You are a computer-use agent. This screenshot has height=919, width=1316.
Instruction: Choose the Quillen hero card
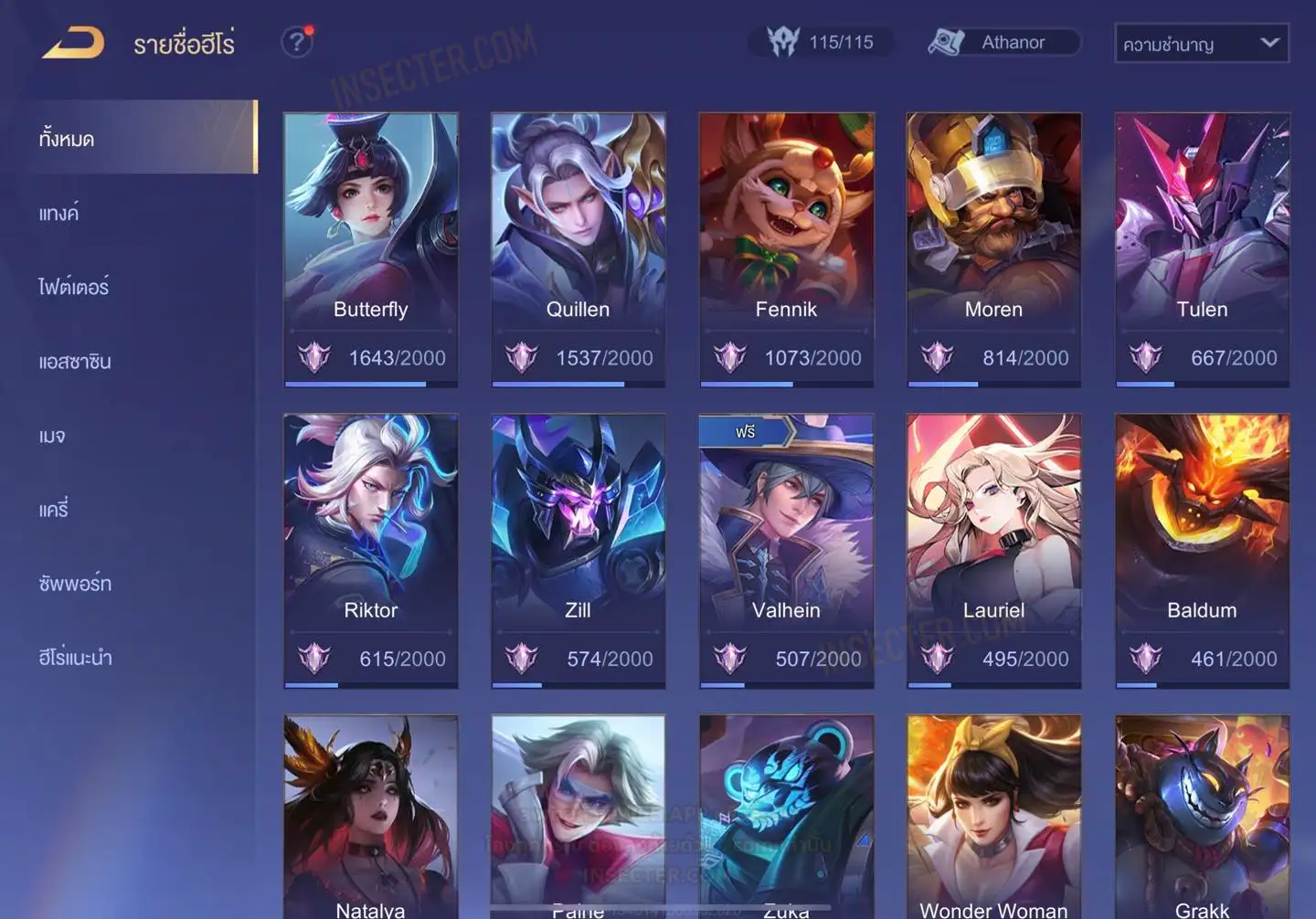tap(578, 248)
